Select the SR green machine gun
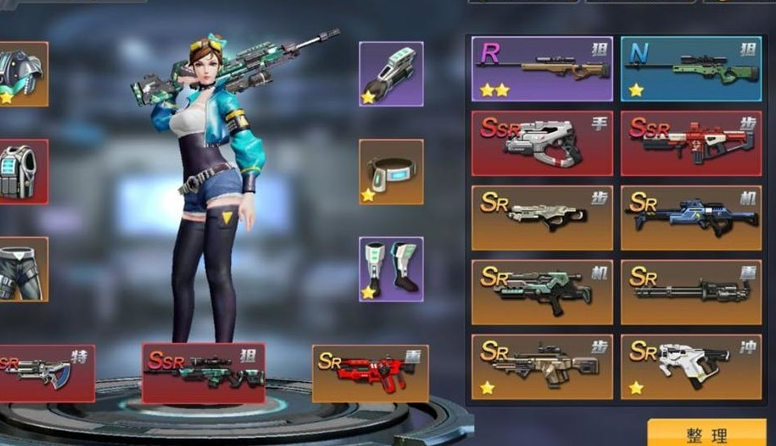The width and height of the screenshot is (776, 446). [542, 292]
